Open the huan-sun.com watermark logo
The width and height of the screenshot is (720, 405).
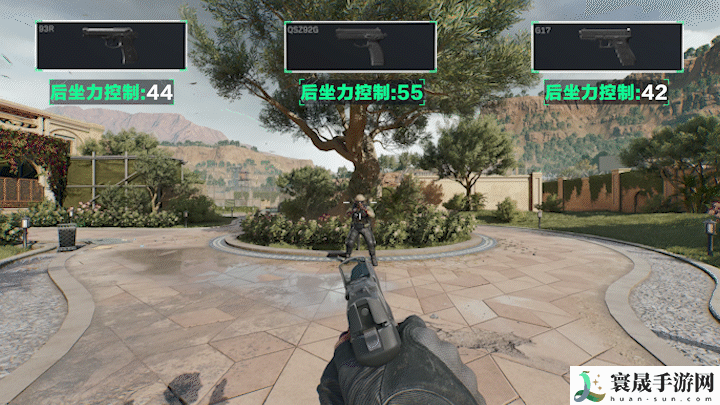point(642,384)
